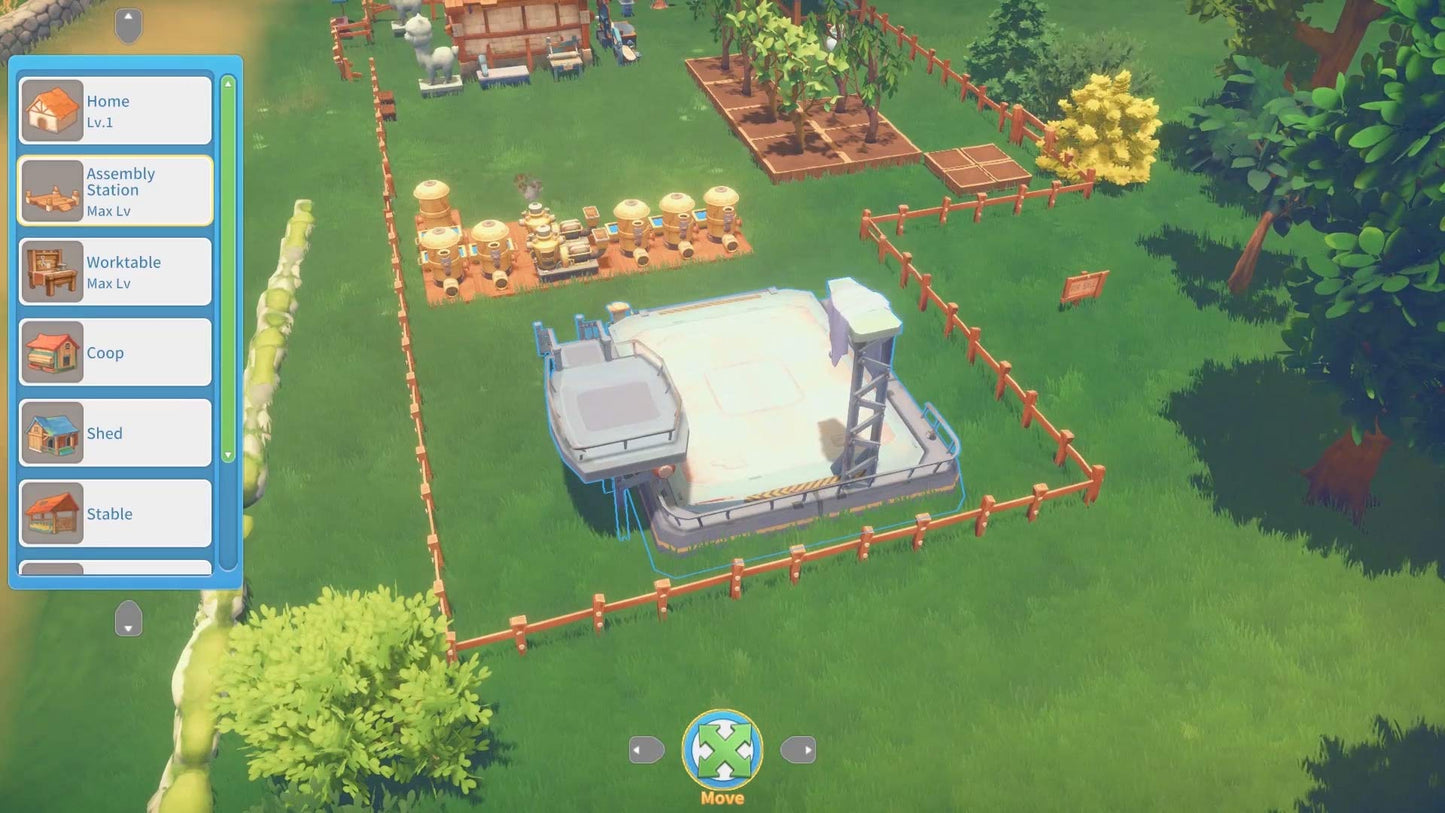This screenshot has height=813, width=1445.
Task: Select the Shed icon
Action: pyautogui.click(x=52, y=432)
